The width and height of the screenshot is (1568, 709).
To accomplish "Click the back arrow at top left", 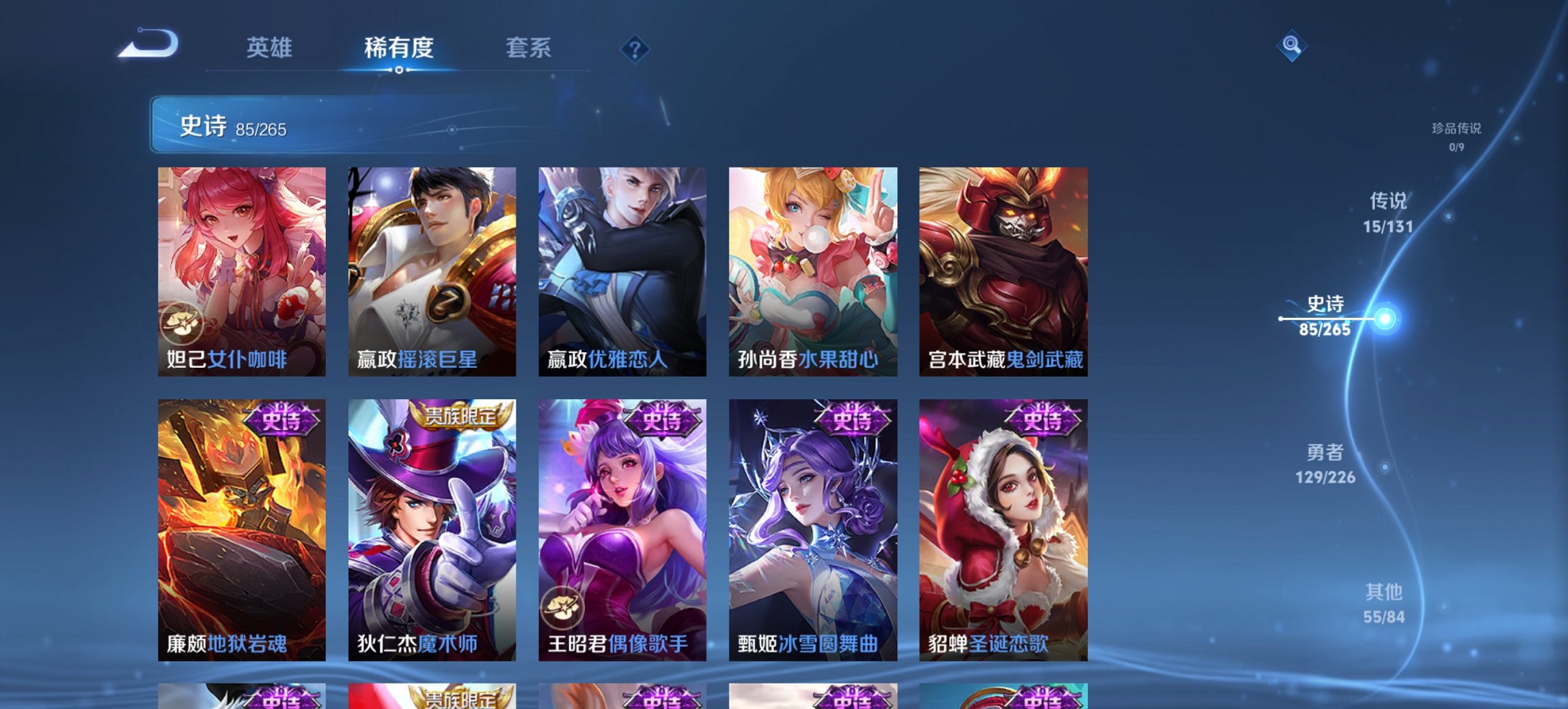I will tap(150, 44).
